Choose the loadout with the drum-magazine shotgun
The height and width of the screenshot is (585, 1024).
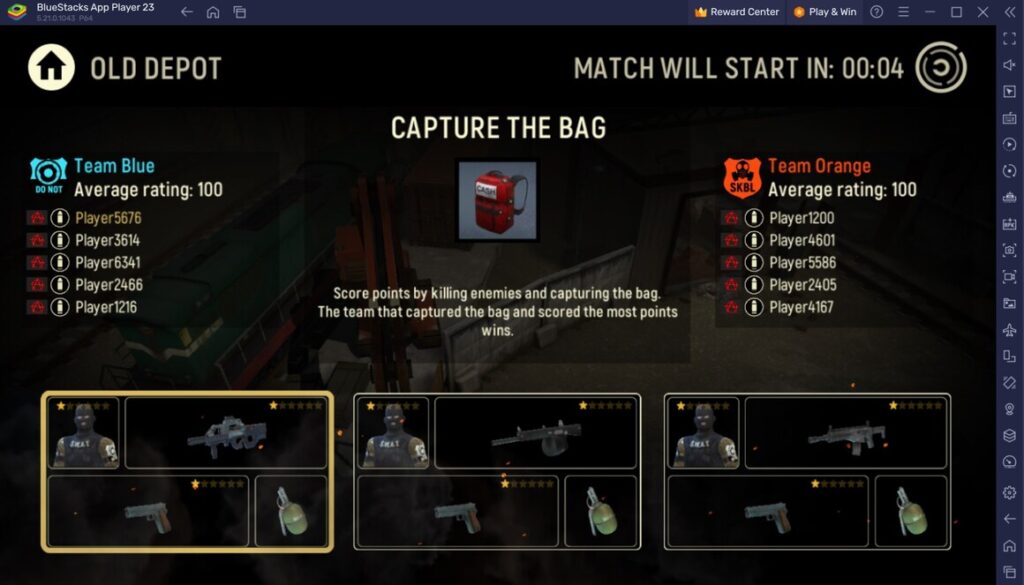click(497, 471)
